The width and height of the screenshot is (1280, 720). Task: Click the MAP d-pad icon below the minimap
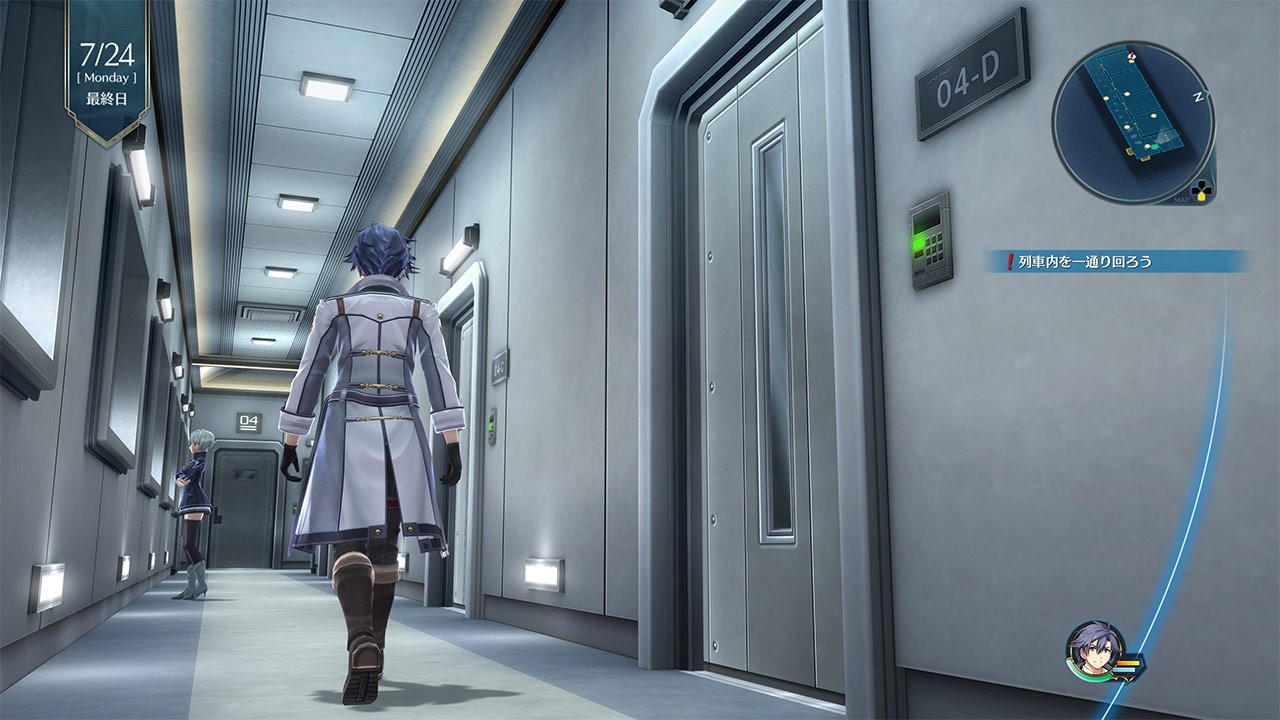point(1203,192)
